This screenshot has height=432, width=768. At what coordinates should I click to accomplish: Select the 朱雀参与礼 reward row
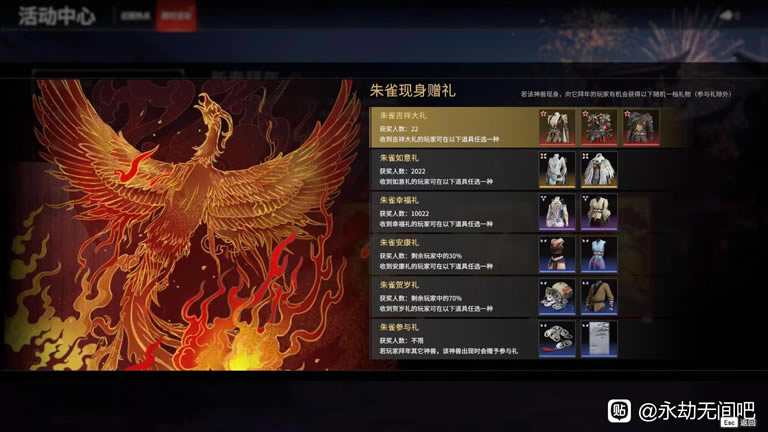[x=452, y=339]
